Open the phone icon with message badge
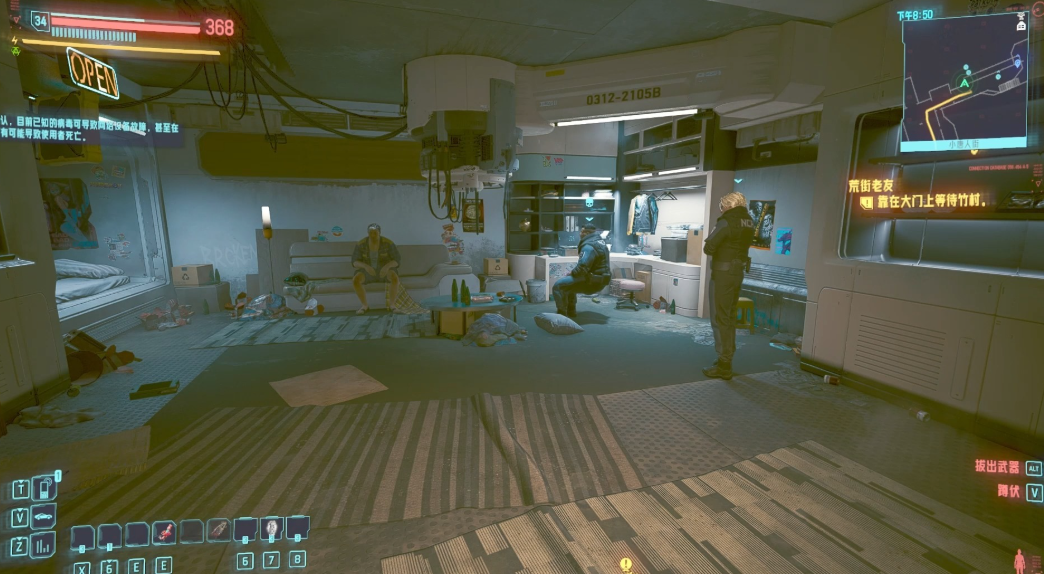 click(46, 489)
